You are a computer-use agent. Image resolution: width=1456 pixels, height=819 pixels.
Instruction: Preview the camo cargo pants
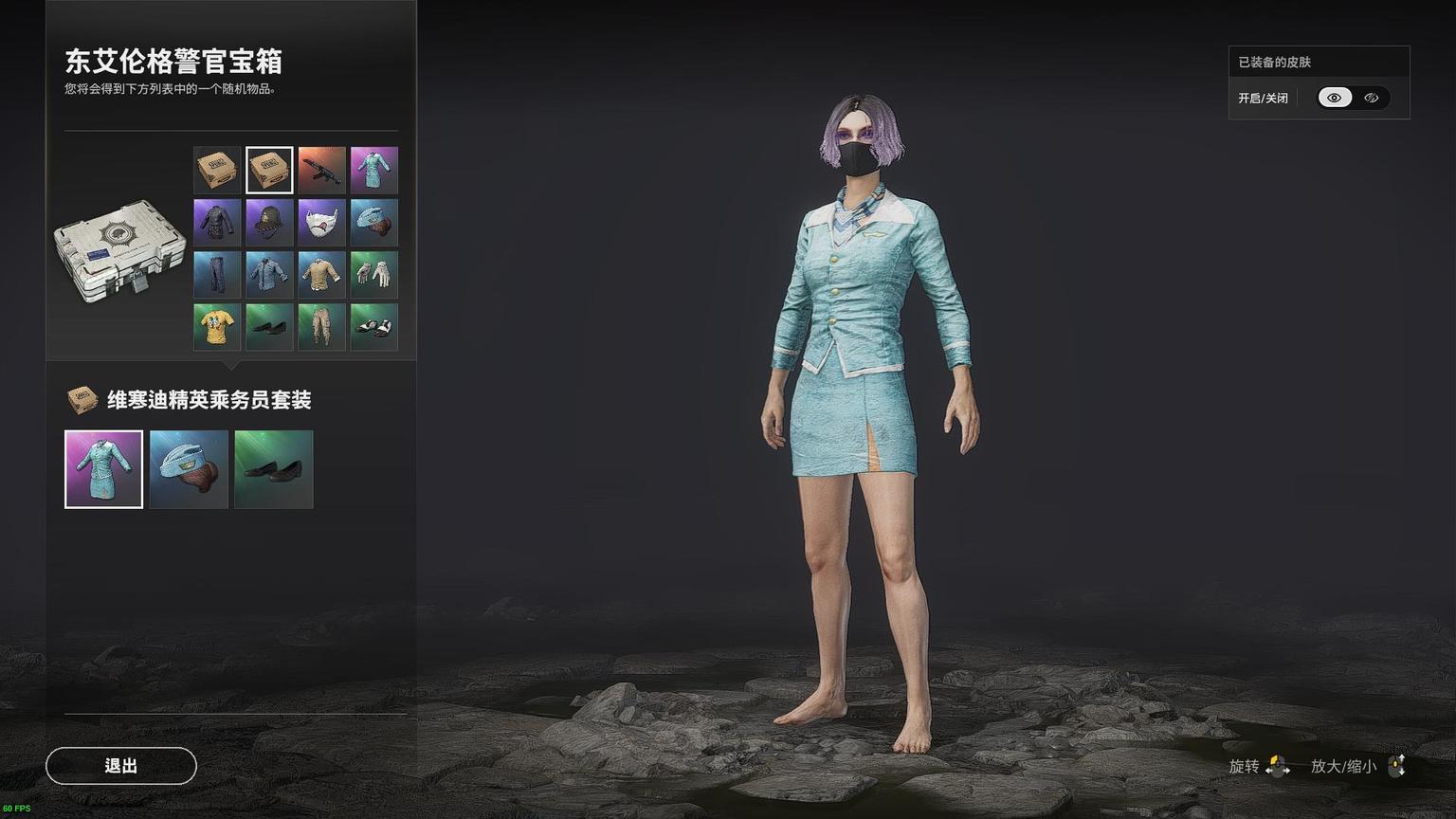(321, 327)
